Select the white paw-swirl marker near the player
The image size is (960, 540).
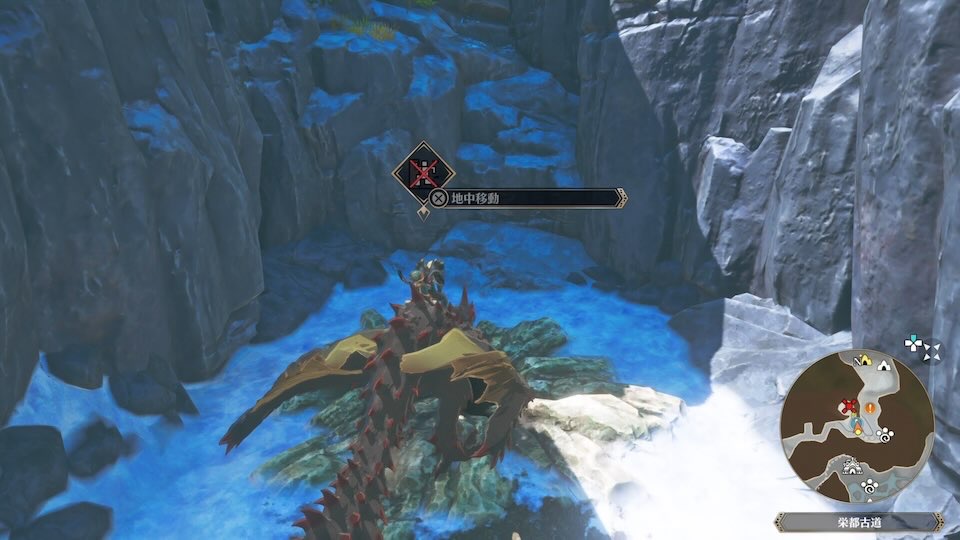click(x=887, y=436)
